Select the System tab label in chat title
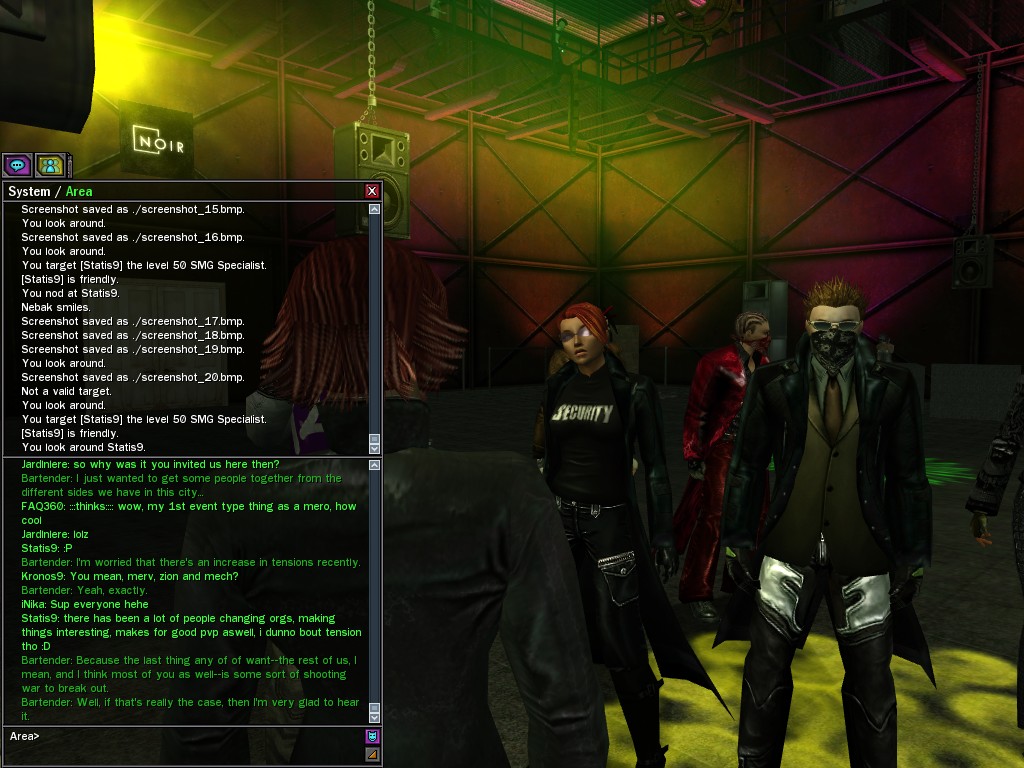 coord(29,191)
